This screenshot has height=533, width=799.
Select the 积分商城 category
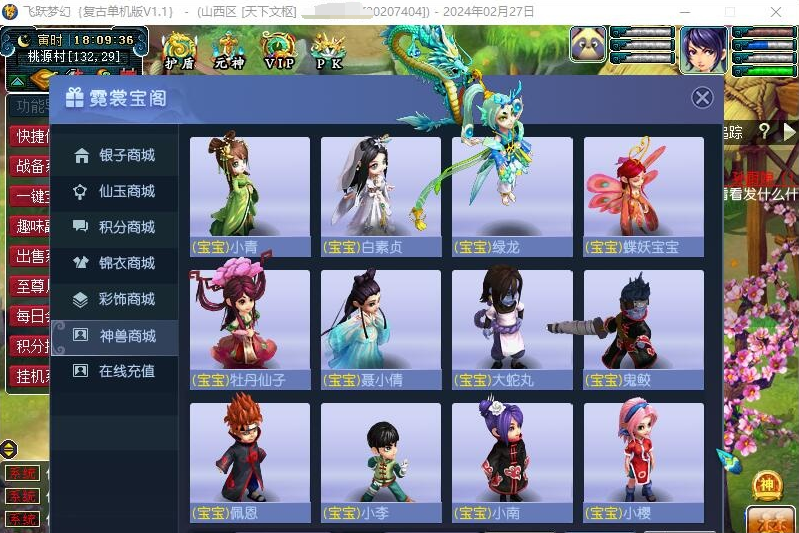coord(115,228)
